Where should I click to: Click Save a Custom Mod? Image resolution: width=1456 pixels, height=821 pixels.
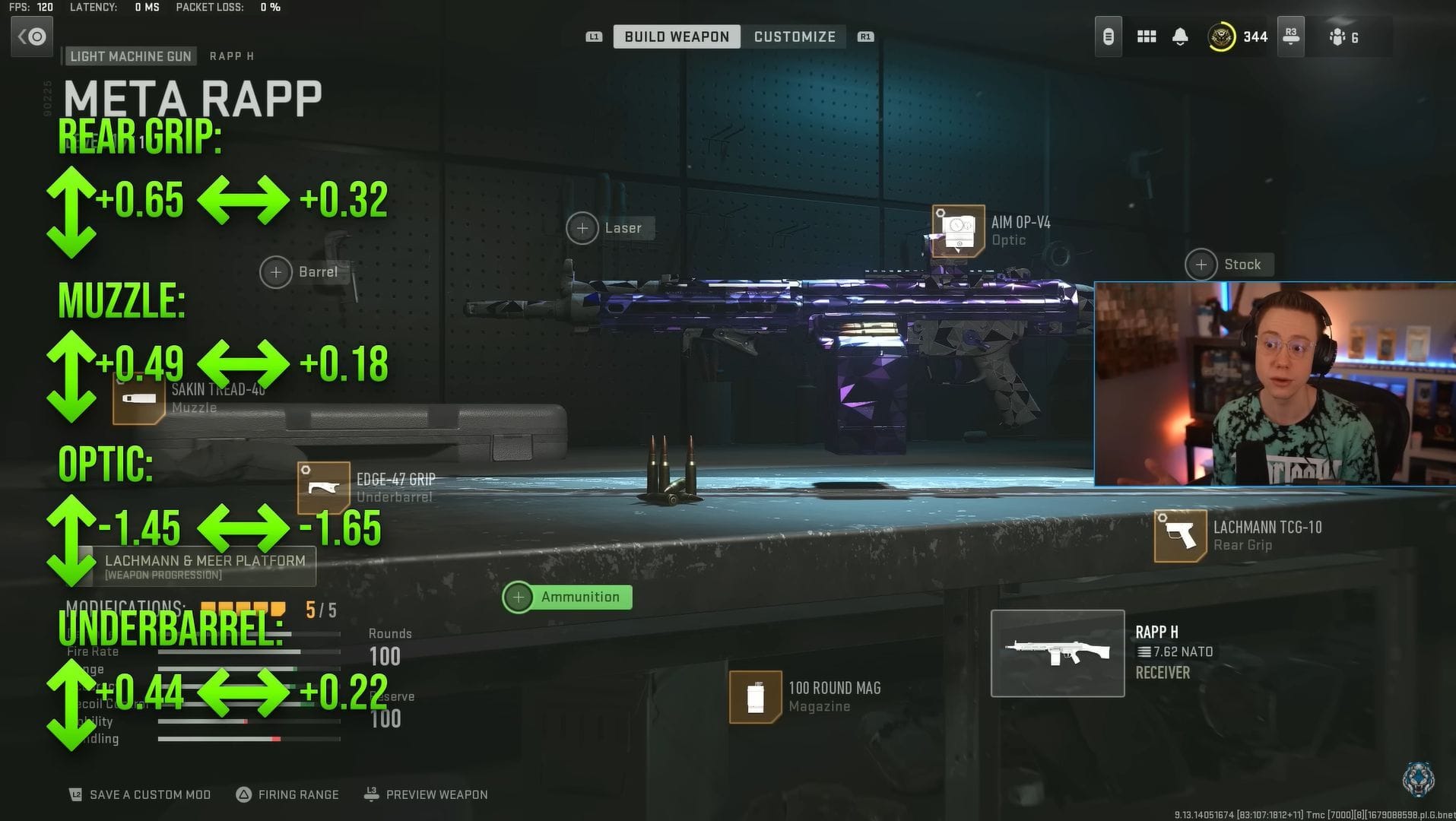click(x=149, y=794)
